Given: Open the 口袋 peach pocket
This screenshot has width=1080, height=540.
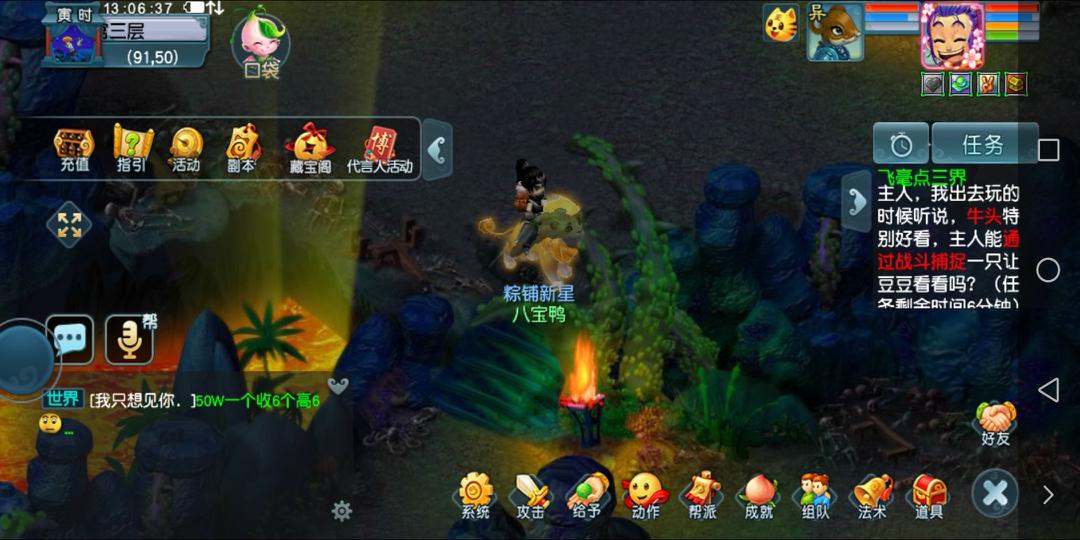Looking at the screenshot, I should (260, 45).
